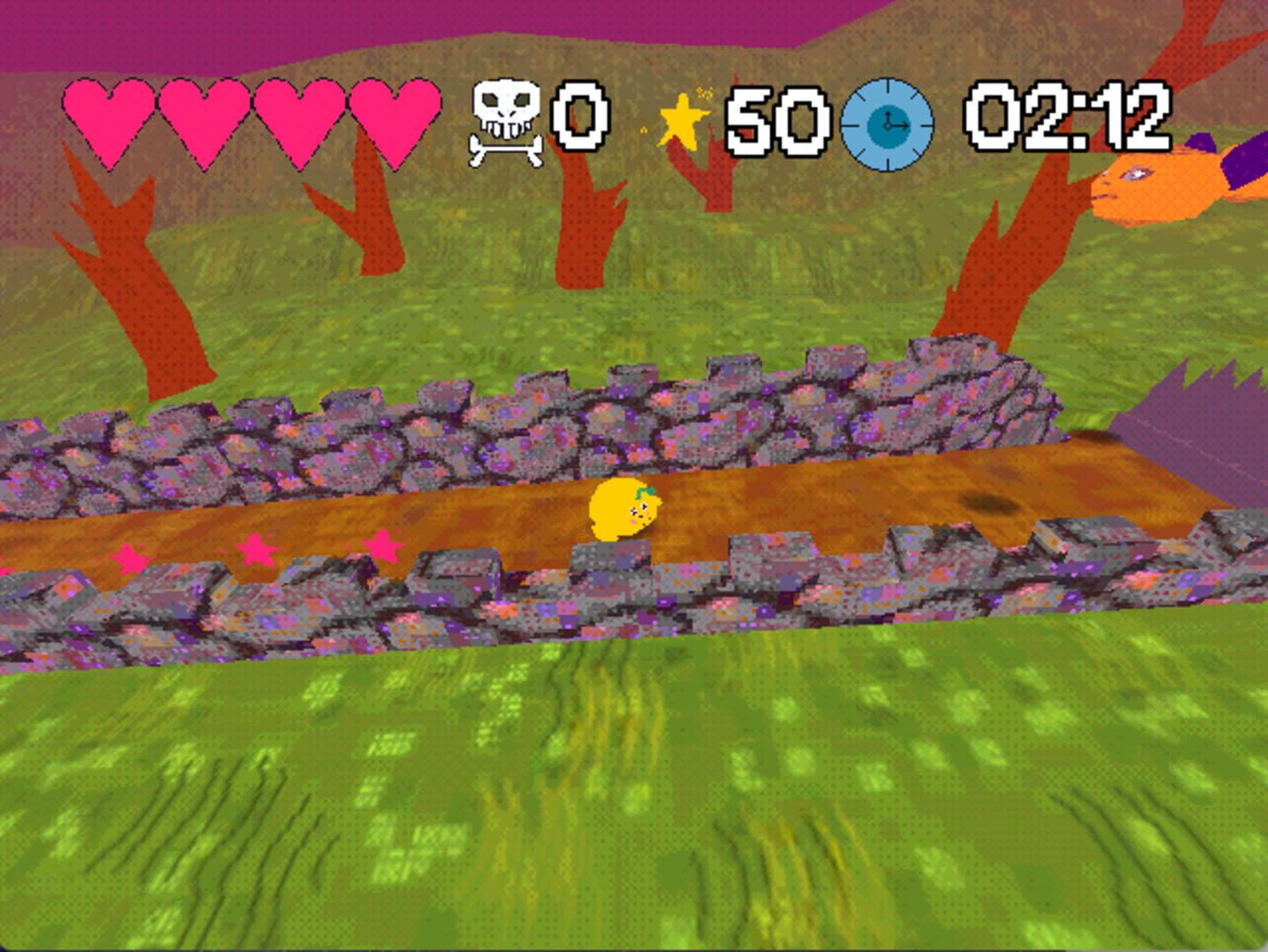
Task: Switch focus to the yellow round character
Action: coord(626,509)
